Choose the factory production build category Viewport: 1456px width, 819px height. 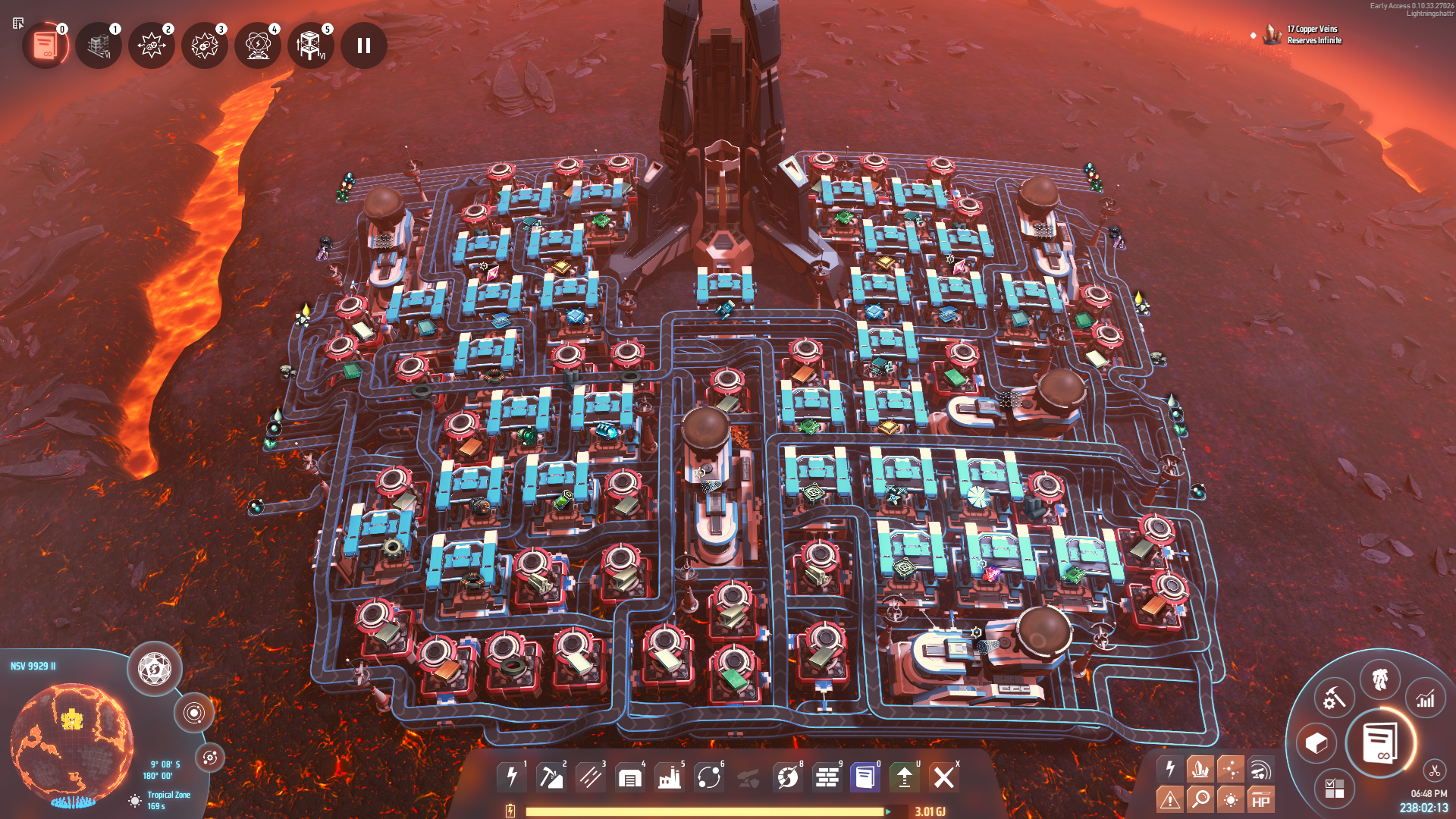tap(670, 777)
